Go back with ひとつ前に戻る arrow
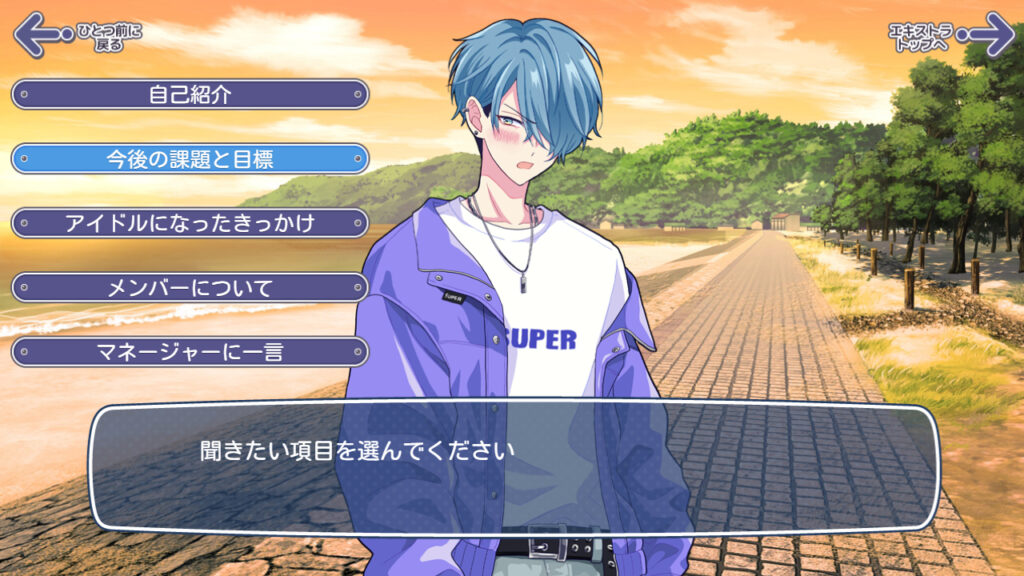Image resolution: width=1024 pixels, height=576 pixels. [x=40, y=35]
